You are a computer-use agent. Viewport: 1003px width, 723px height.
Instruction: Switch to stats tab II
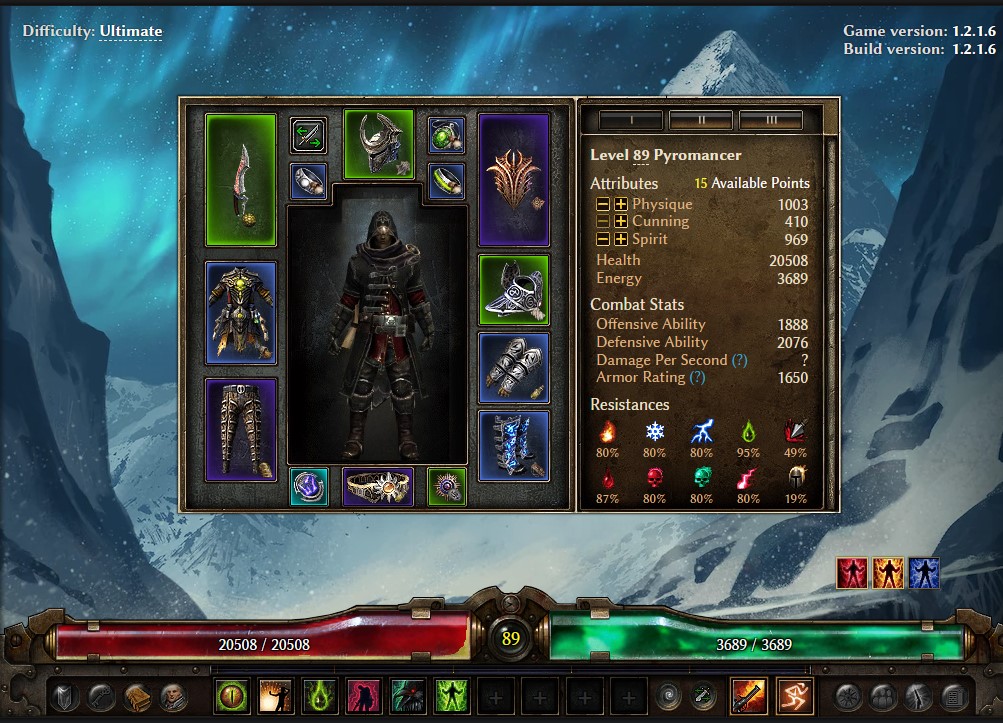click(701, 121)
